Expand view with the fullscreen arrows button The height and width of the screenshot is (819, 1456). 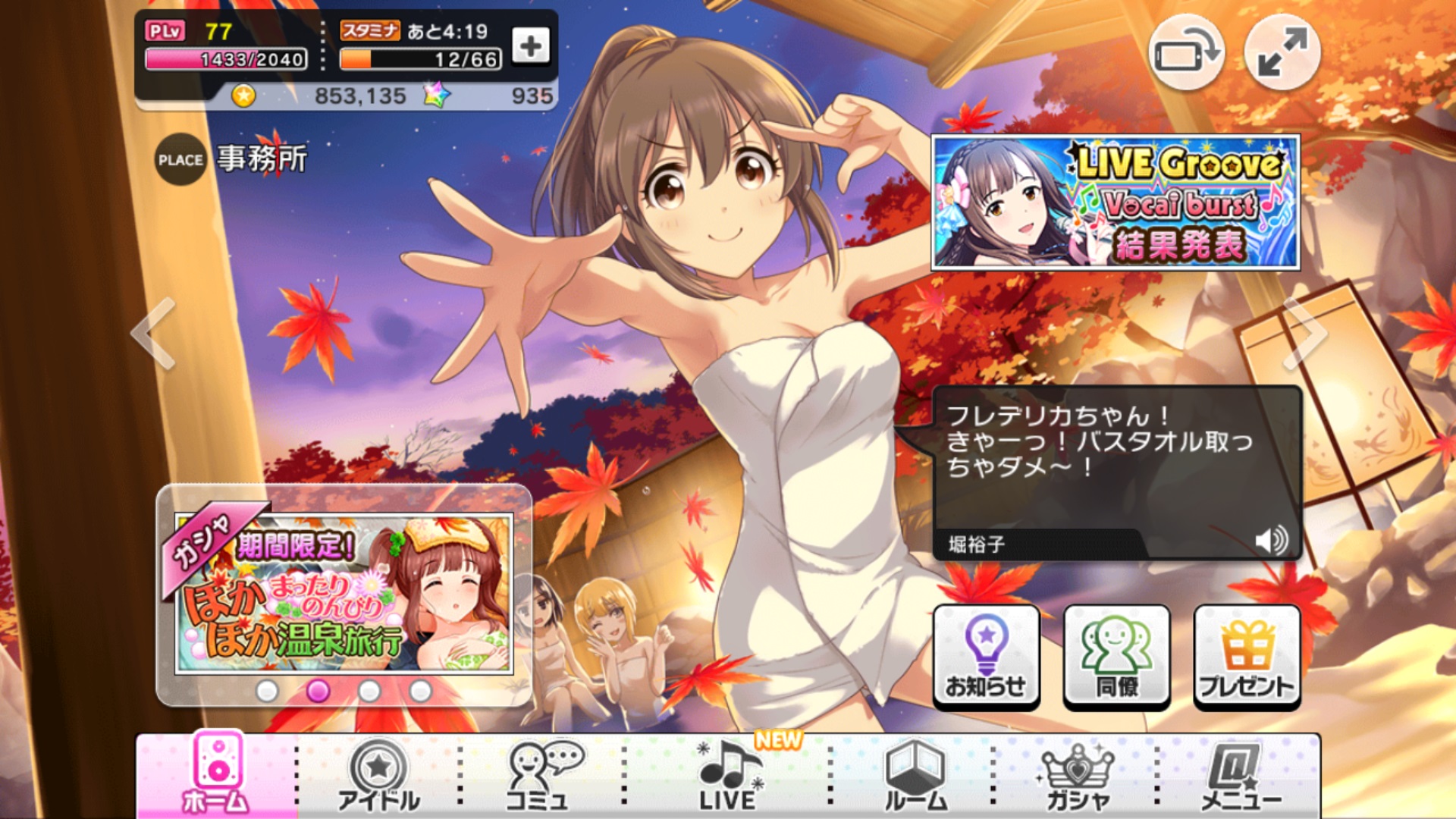1282,53
